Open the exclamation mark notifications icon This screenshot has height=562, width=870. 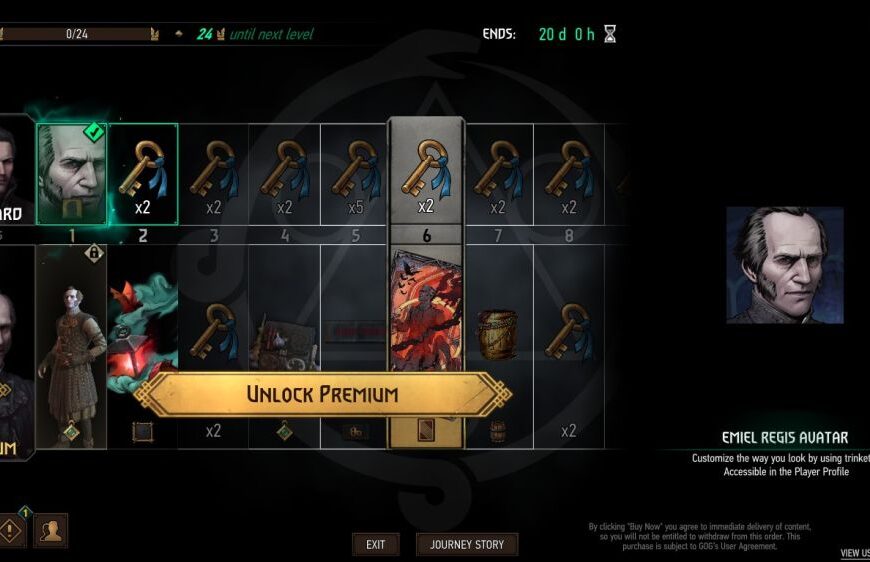click(11, 530)
